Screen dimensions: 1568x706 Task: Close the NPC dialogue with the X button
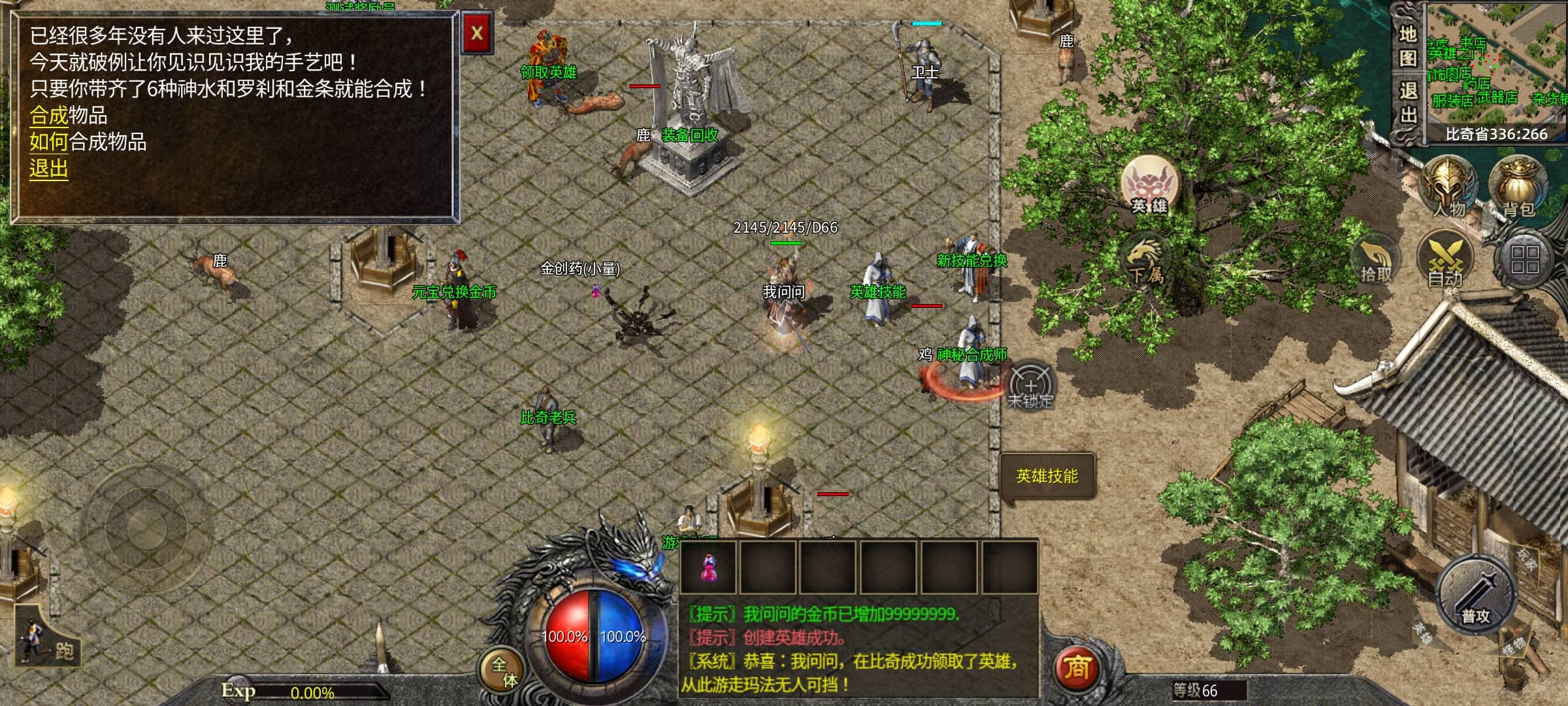(477, 33)
